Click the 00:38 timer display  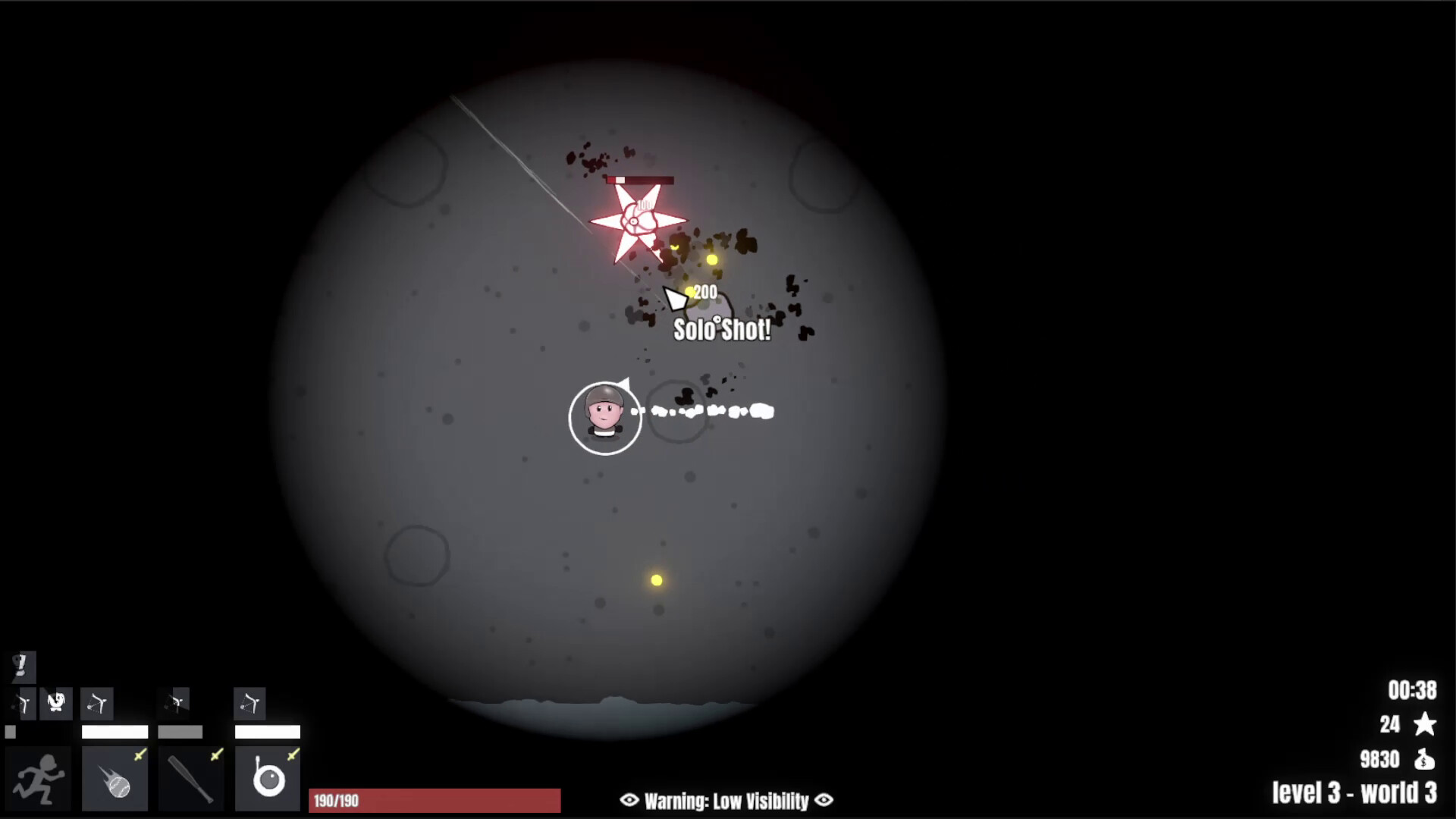[1413, 689]
